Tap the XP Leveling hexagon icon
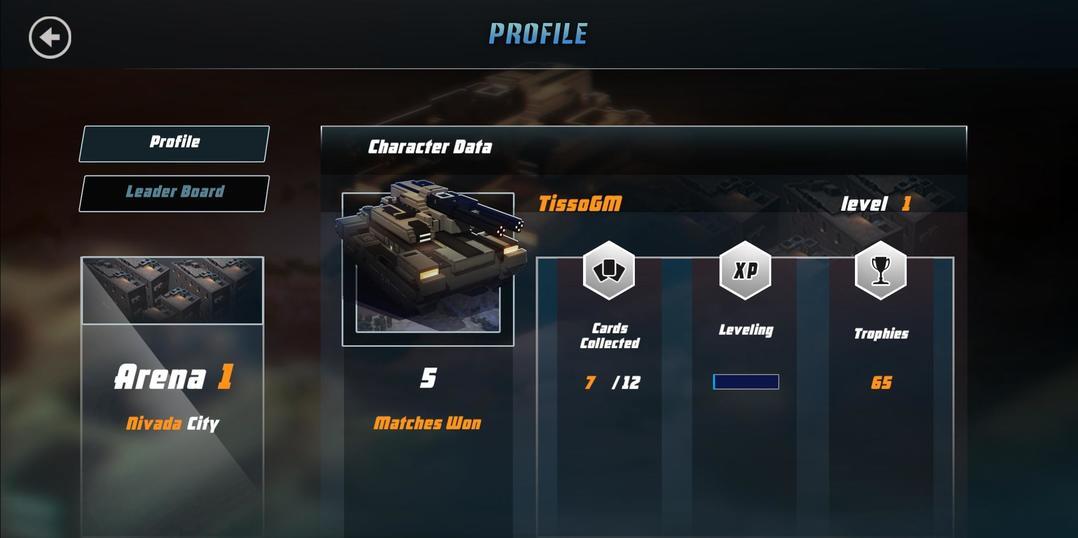The height and width of the screenshot is (538, 1078). point(745,270)
